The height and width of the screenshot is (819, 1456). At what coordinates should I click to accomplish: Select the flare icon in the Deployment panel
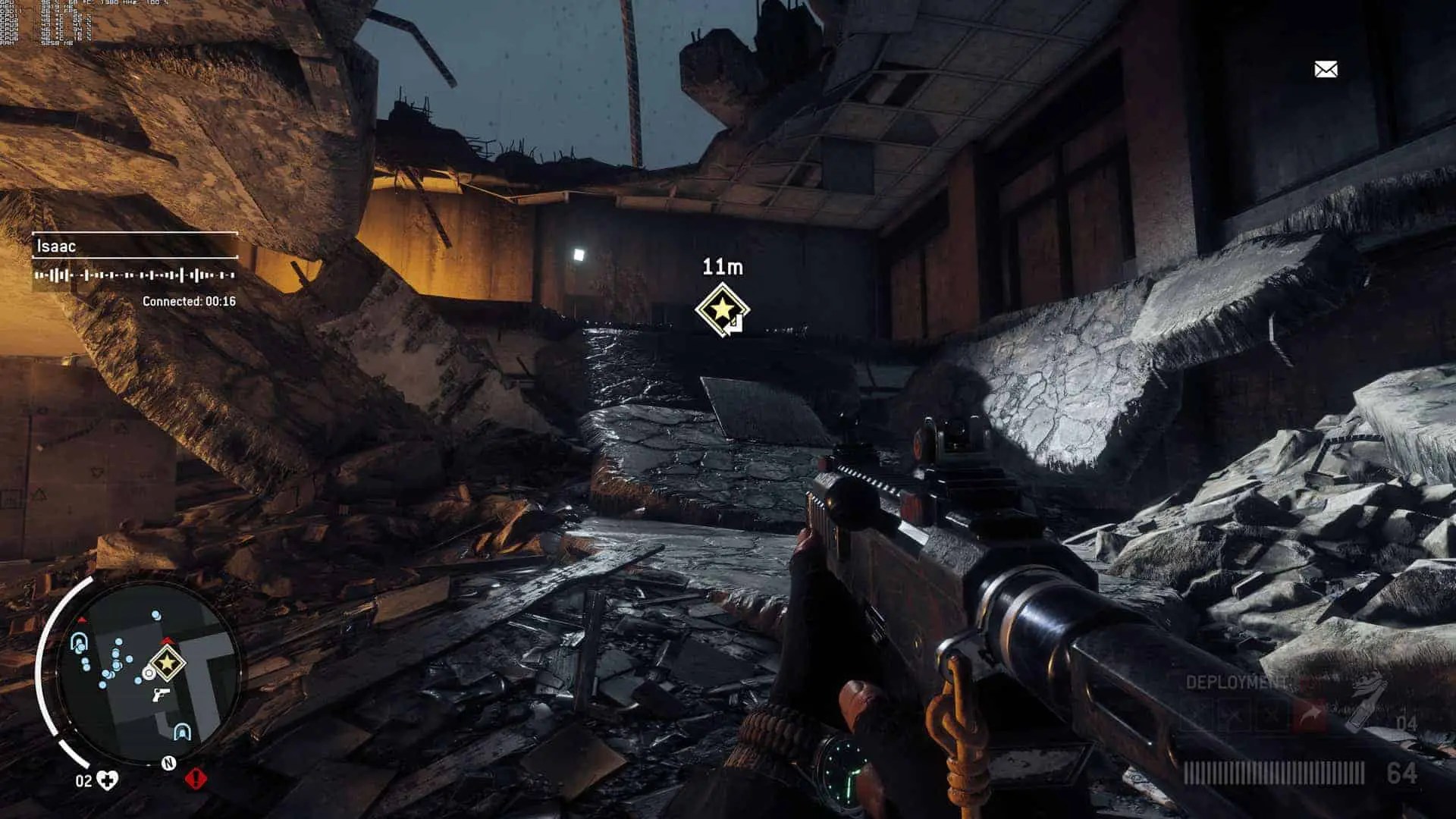(1311, 712)
